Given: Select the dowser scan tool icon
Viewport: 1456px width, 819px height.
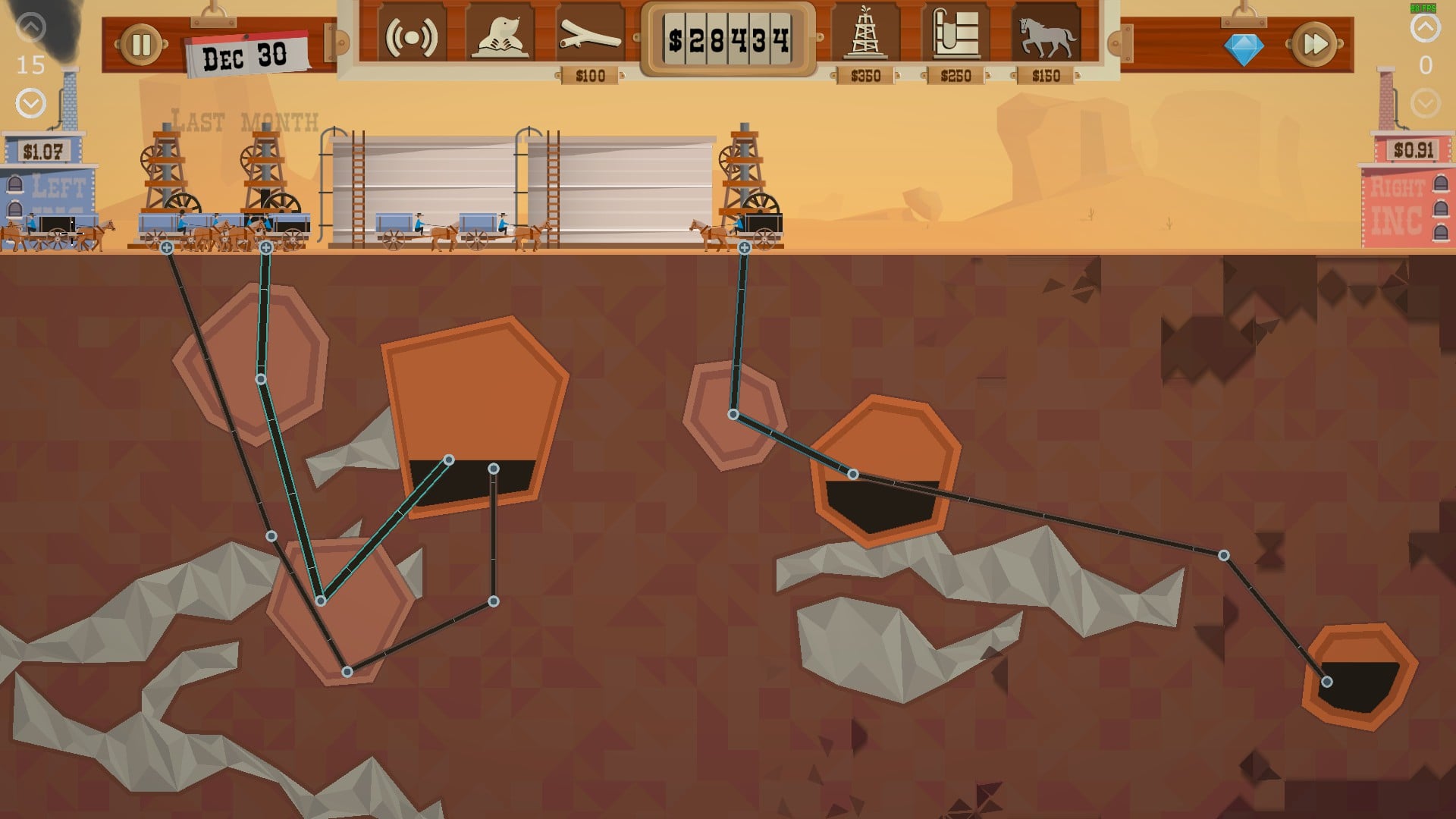Looking at the screenshot, I should pos(411,36).
